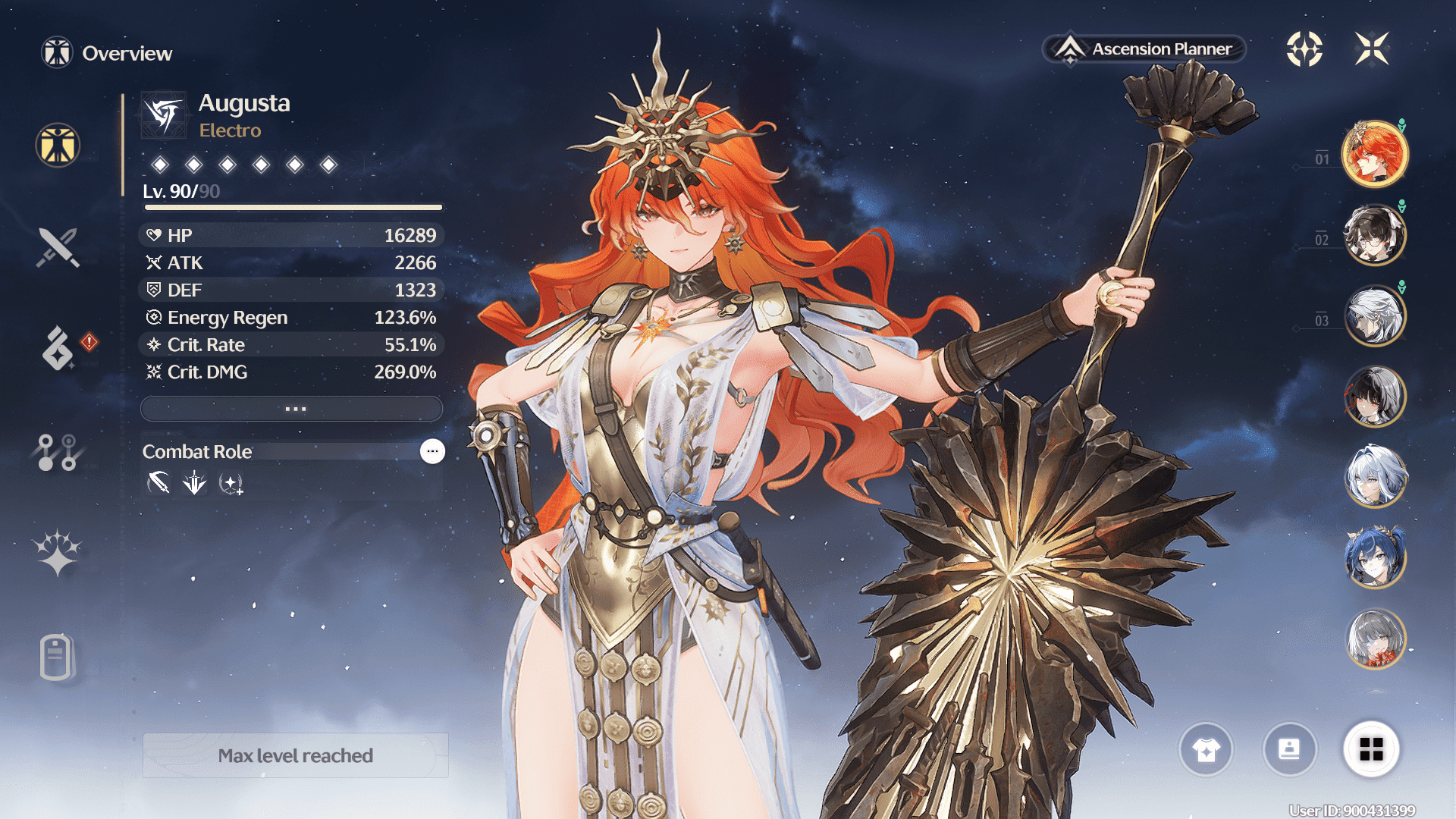
Task: Switch to the Weapon tab with crossed swords
Action: 58,247
